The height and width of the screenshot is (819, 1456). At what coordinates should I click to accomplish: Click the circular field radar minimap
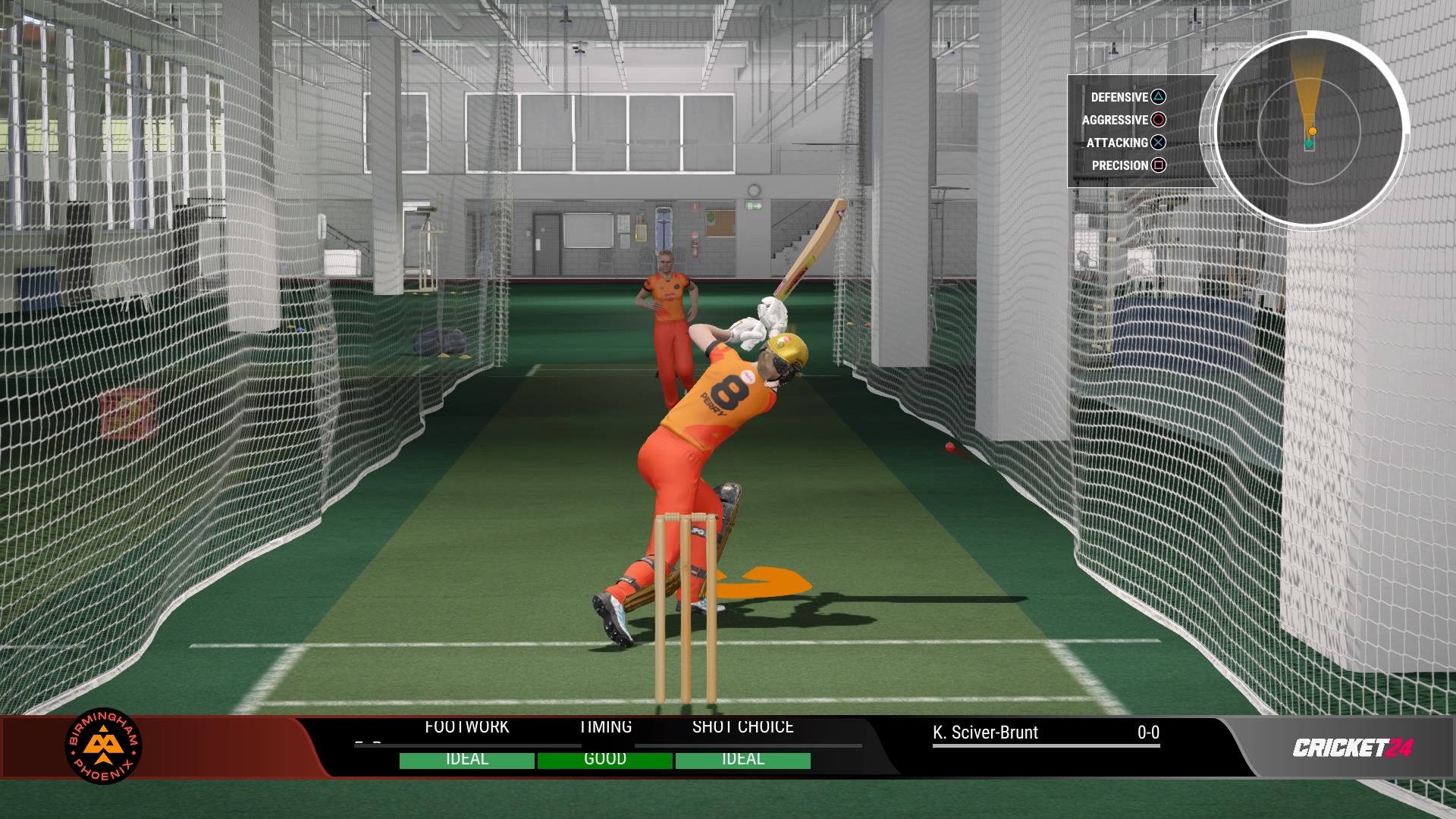coord(1310,130)
